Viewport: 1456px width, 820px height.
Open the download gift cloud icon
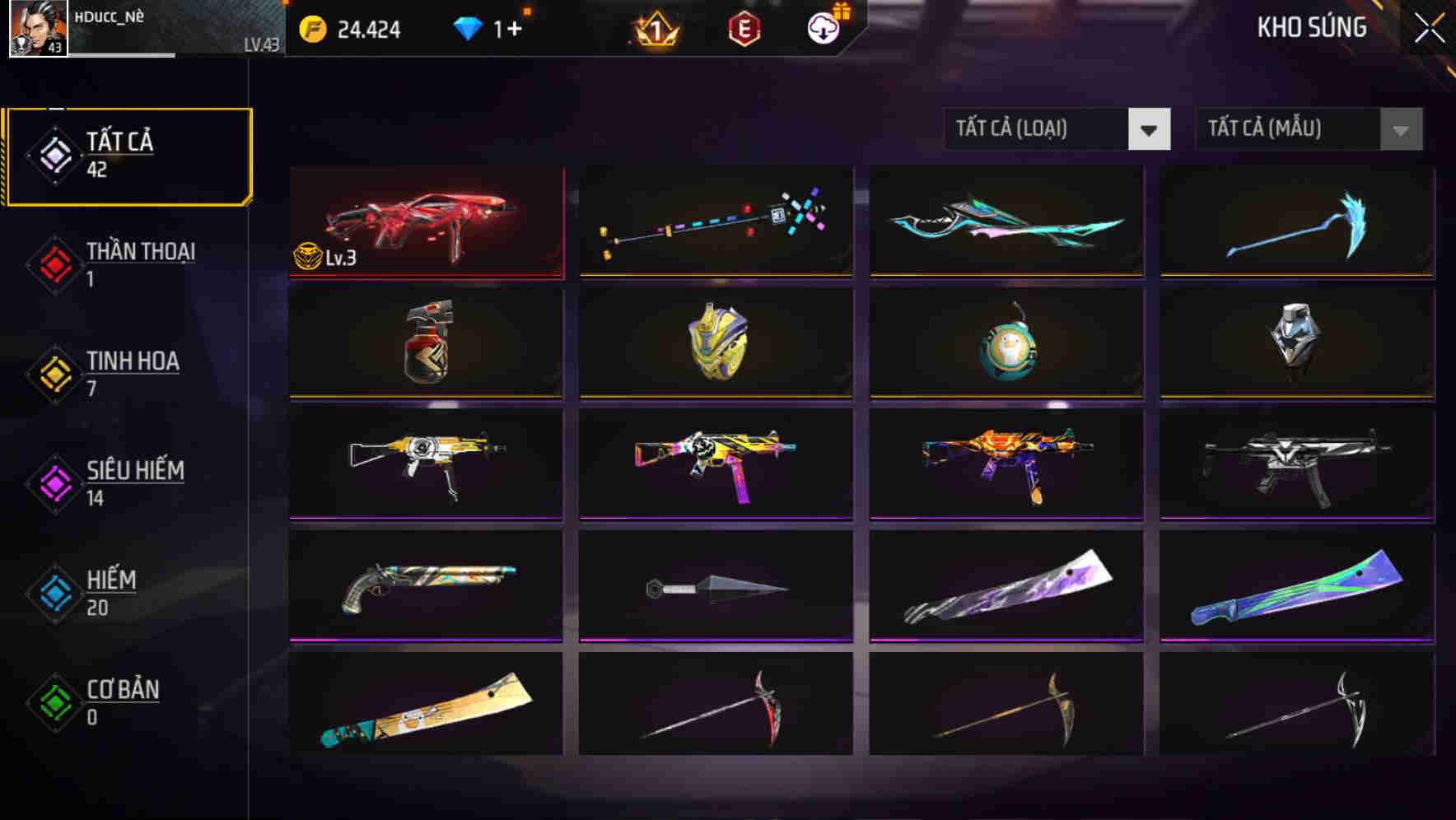(823, 28)
